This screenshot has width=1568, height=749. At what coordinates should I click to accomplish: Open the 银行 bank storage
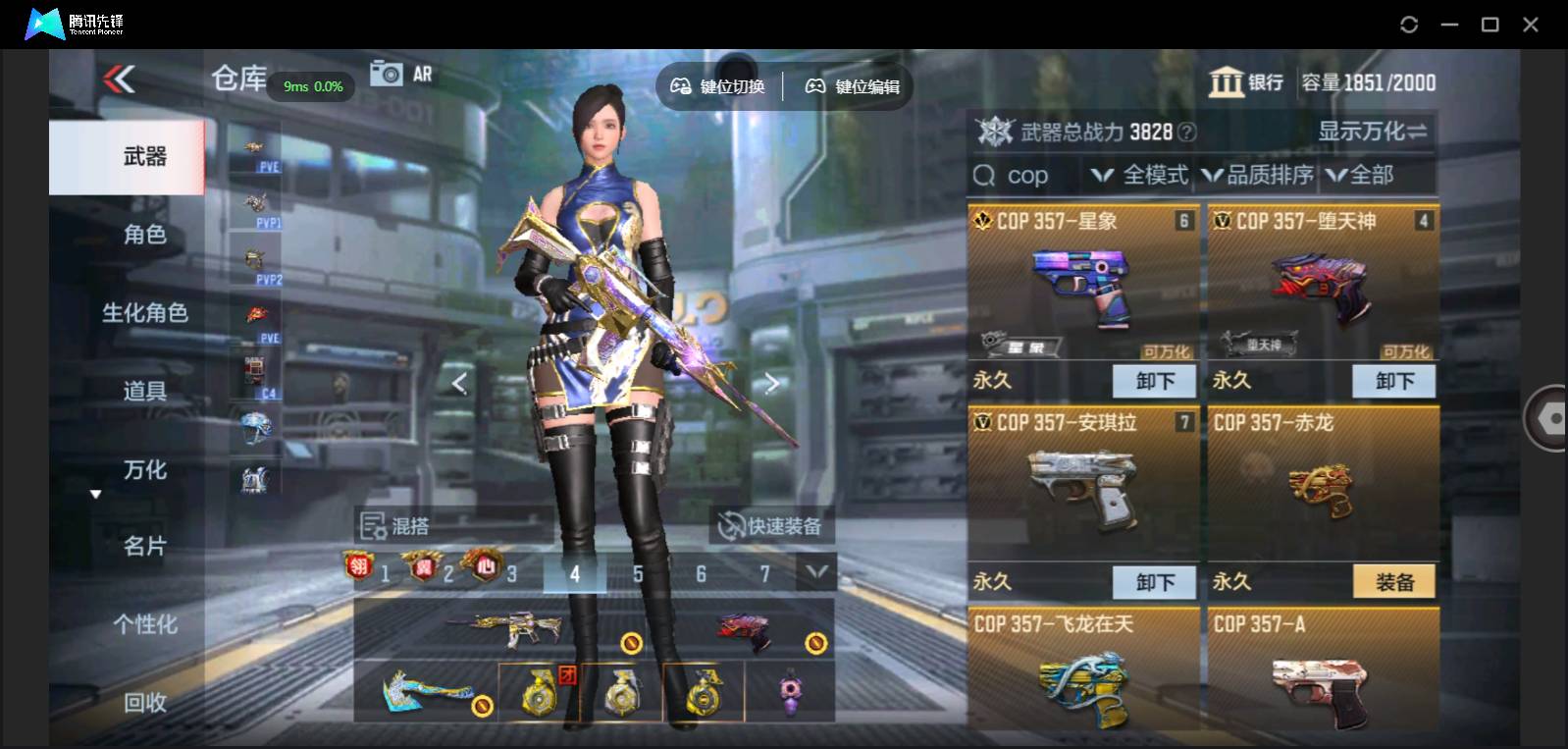pos(1246,82)
